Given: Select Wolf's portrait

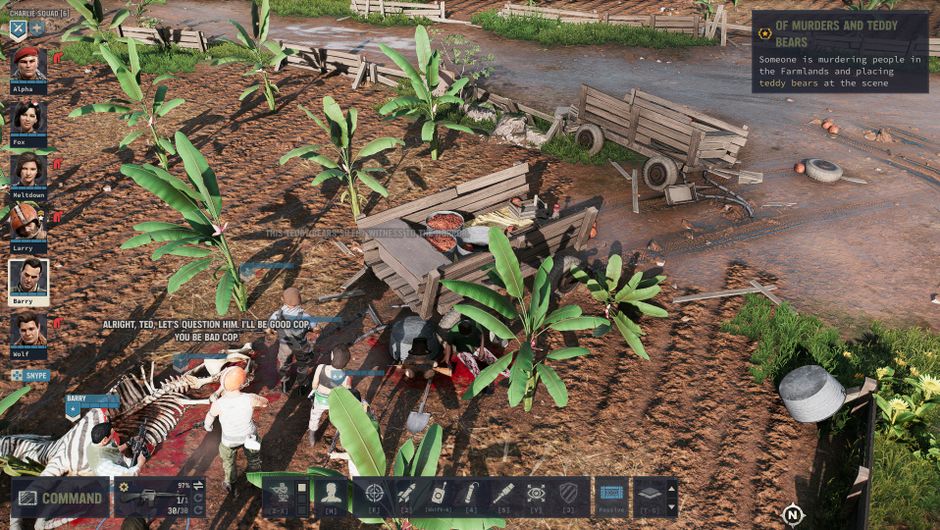Looking at the screenshot, I should [28, 332].
